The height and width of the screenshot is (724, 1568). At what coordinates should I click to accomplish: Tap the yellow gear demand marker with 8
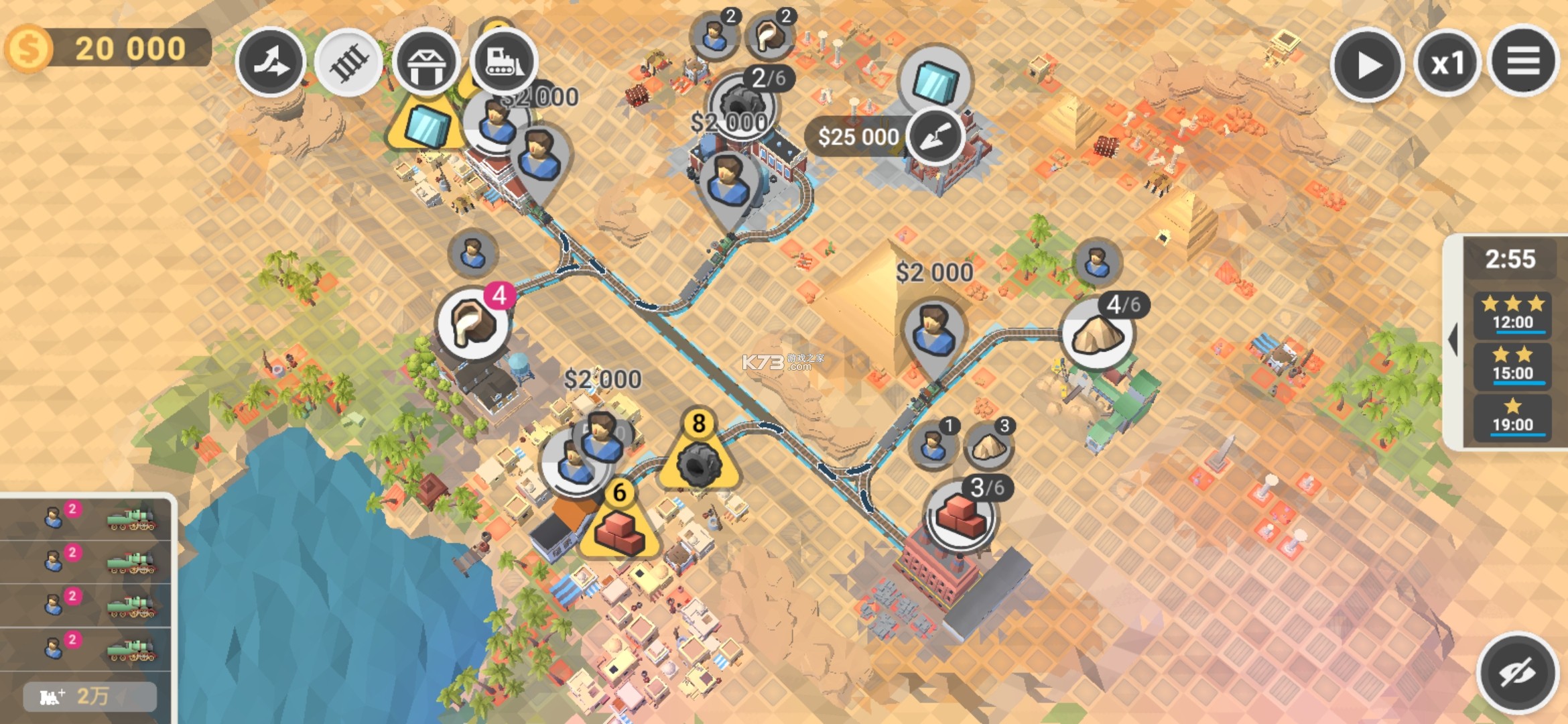699,458
